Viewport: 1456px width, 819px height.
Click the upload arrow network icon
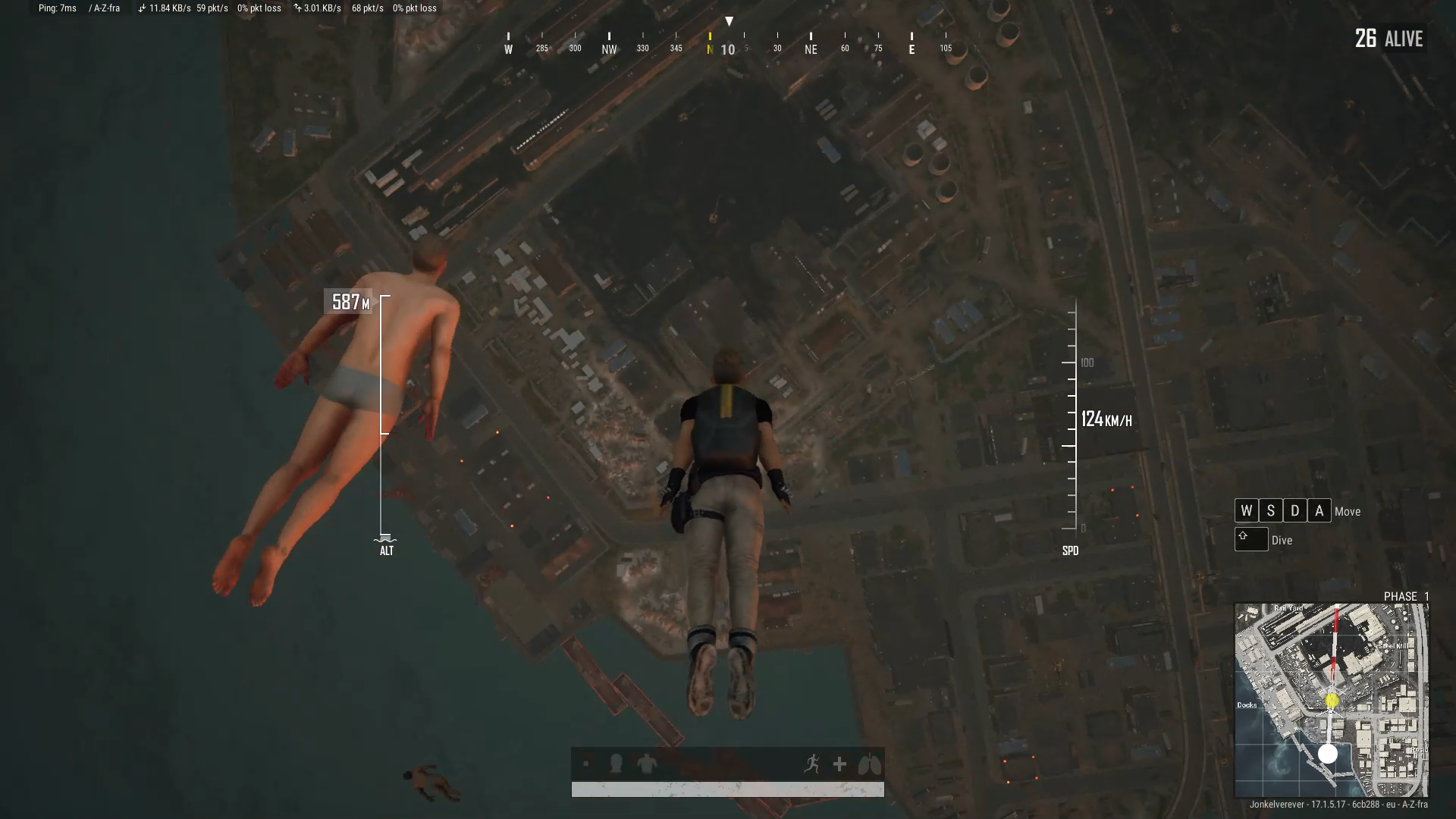pos(299,8)
